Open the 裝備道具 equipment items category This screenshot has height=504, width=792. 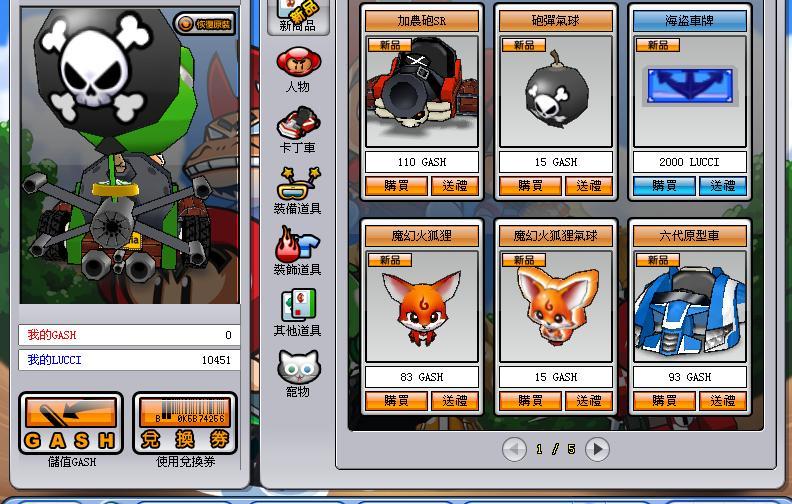pos(298,191)
